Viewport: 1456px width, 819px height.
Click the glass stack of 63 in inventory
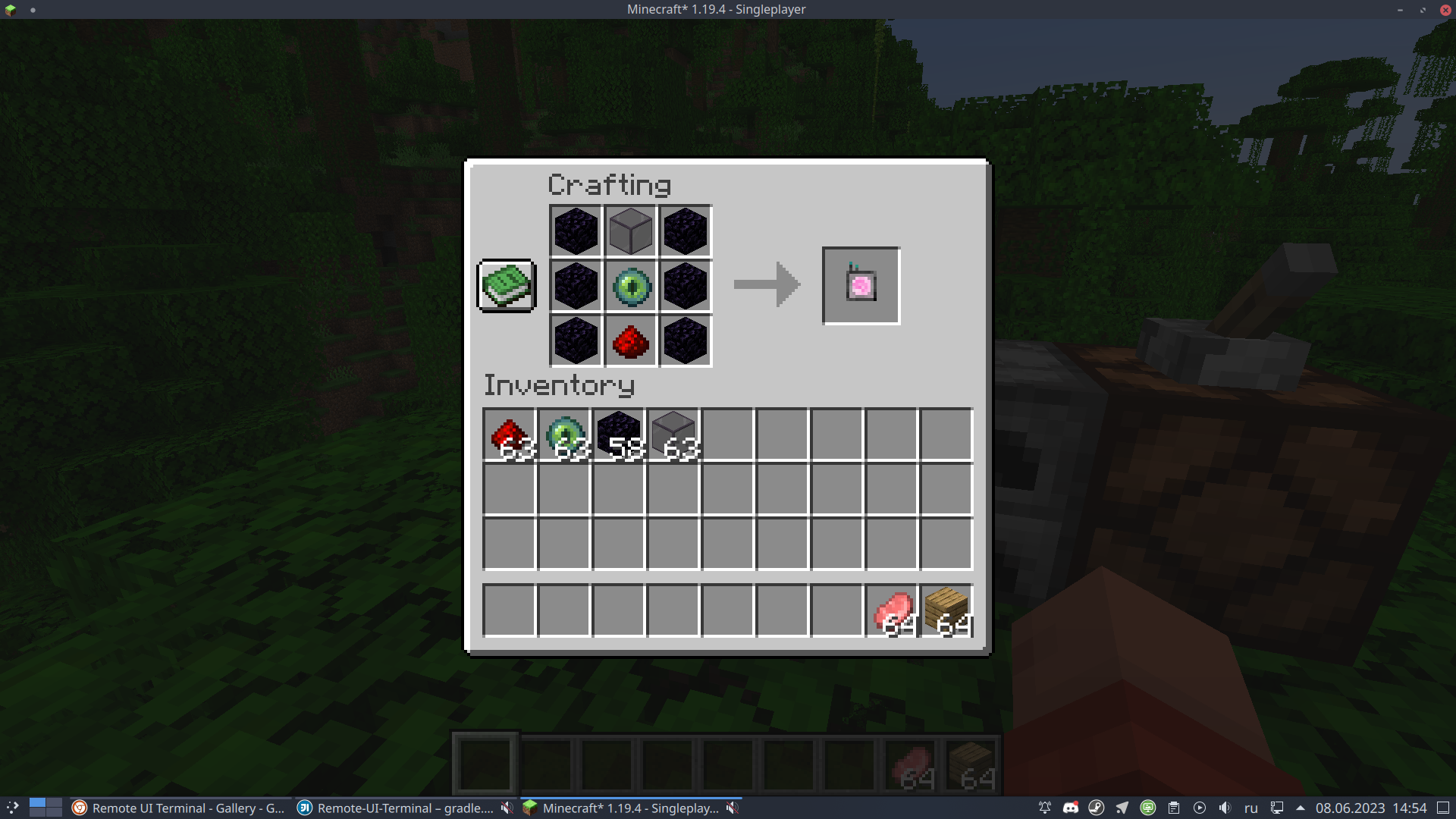673,434
